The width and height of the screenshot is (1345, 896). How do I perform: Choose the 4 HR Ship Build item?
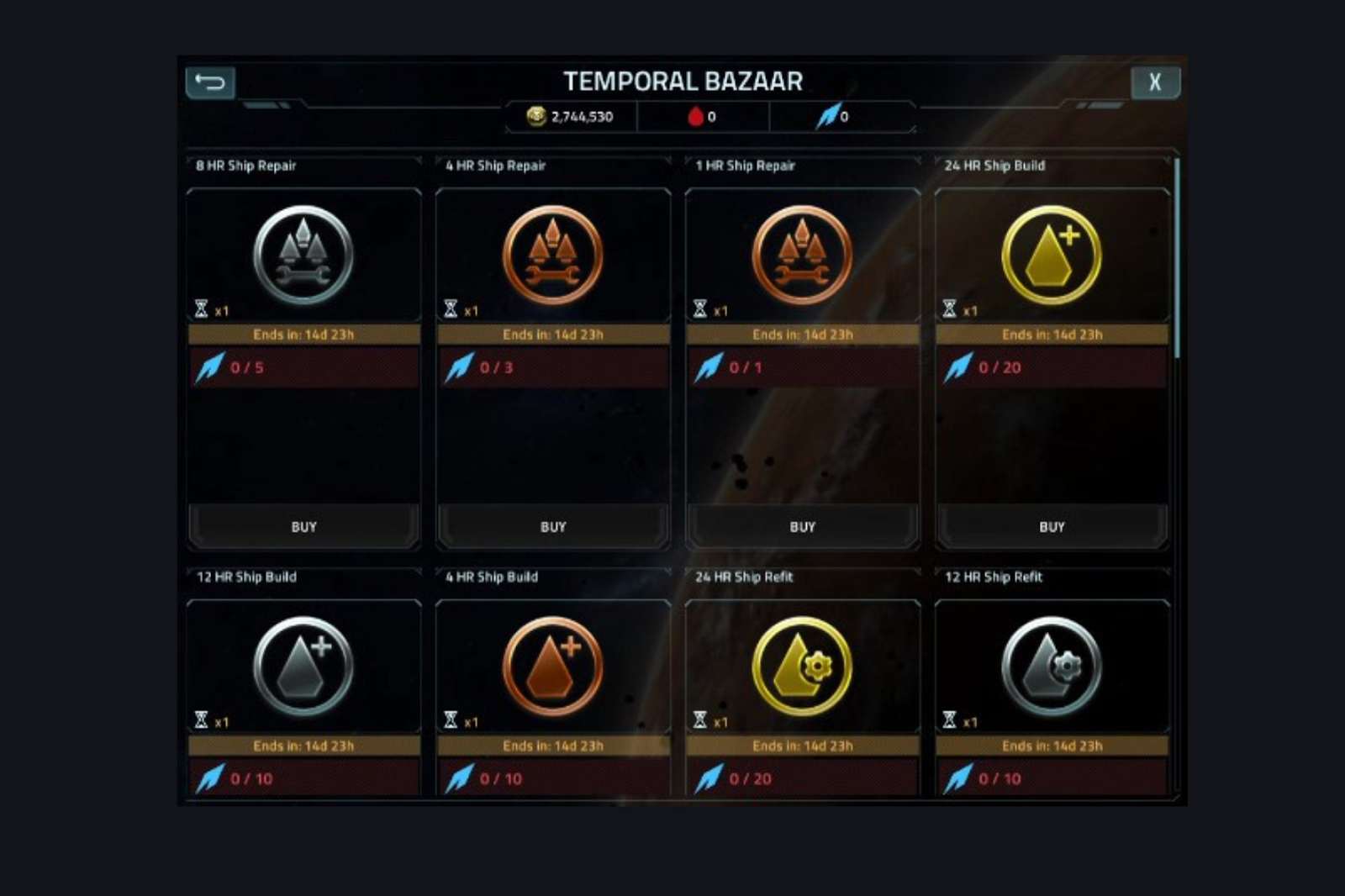click(553, 667)
